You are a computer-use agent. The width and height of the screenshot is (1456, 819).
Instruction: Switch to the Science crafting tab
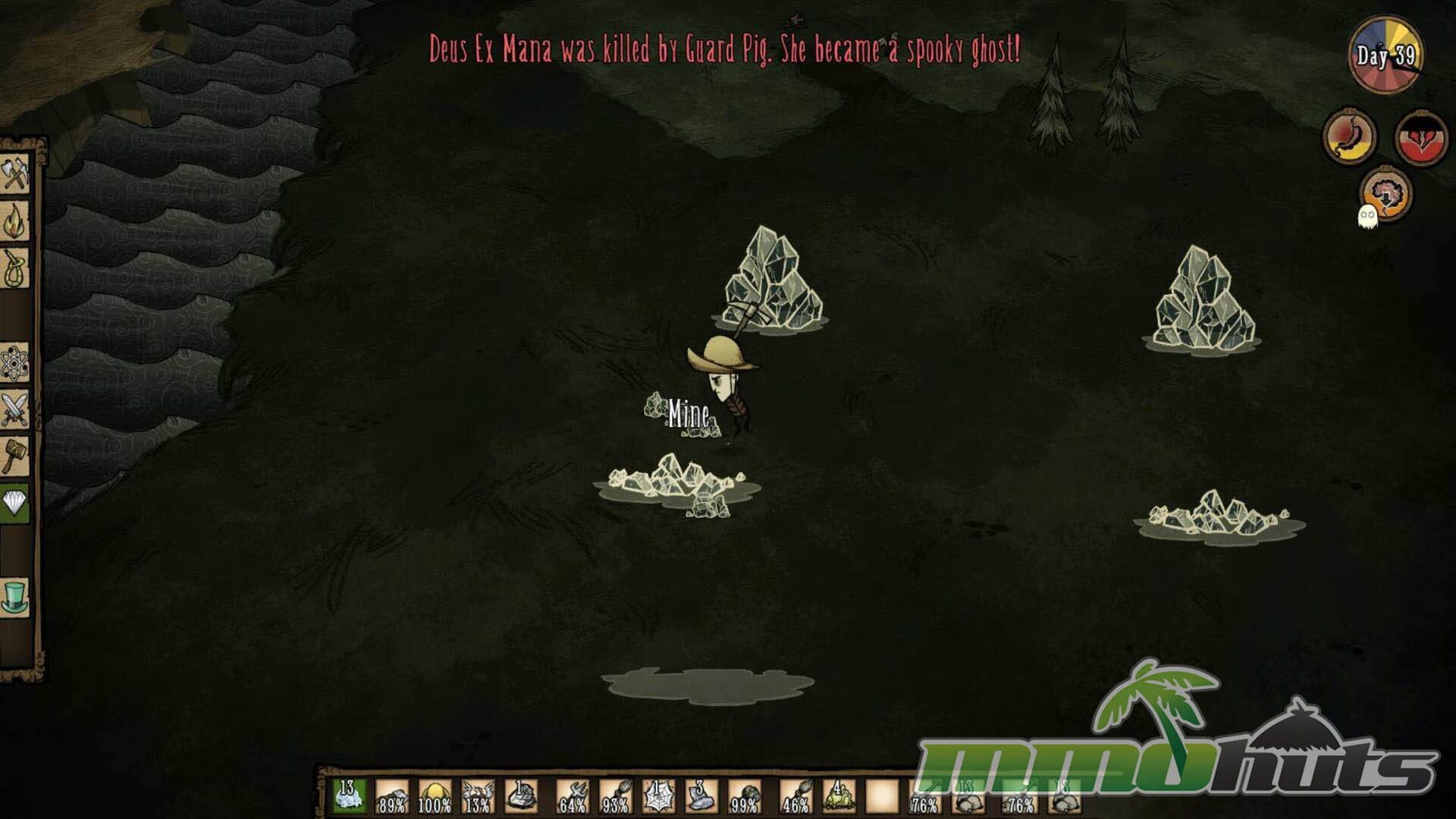tap(14, 362)
